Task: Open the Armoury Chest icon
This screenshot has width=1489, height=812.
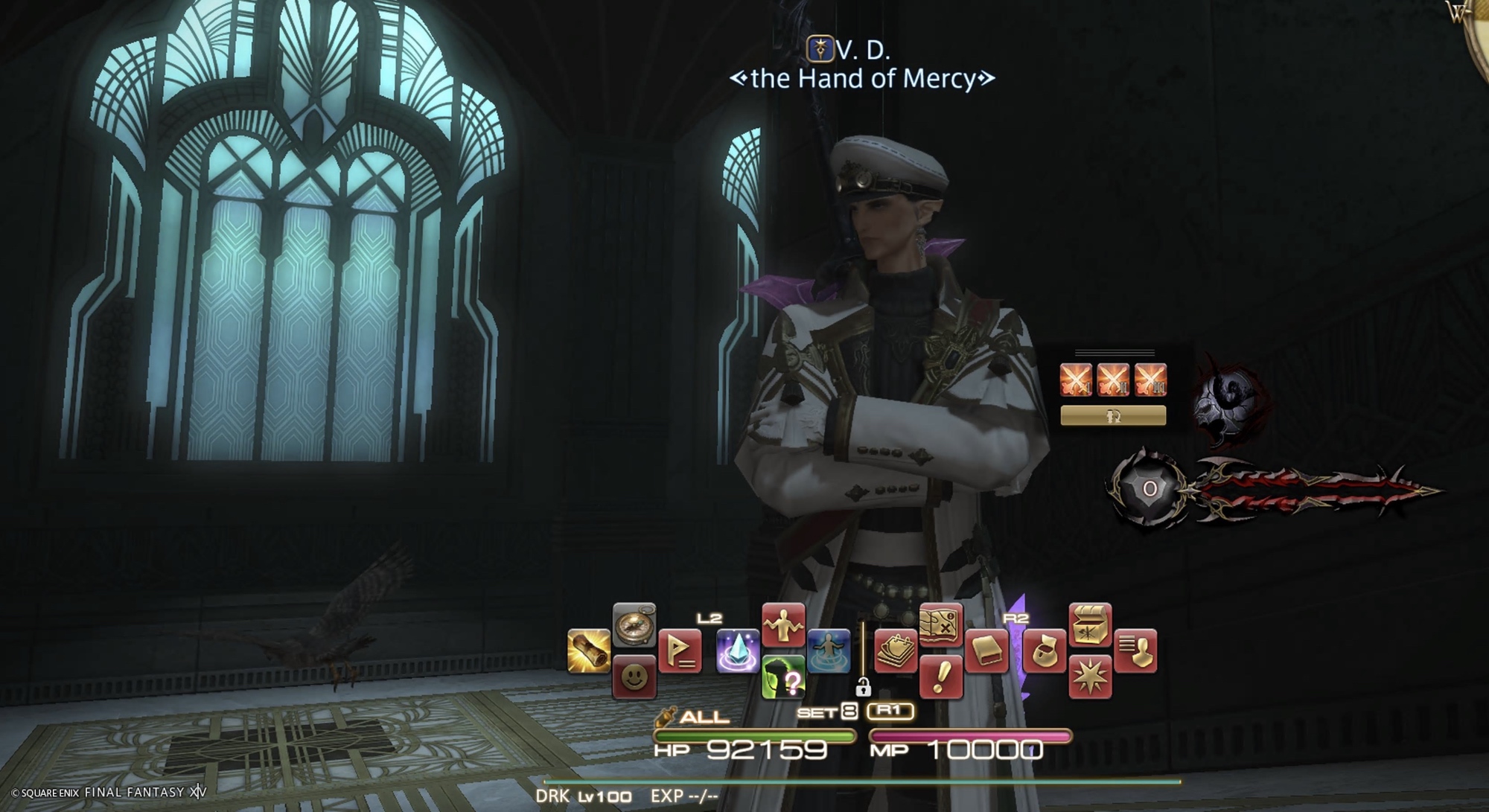Action: pos(1090,625)
